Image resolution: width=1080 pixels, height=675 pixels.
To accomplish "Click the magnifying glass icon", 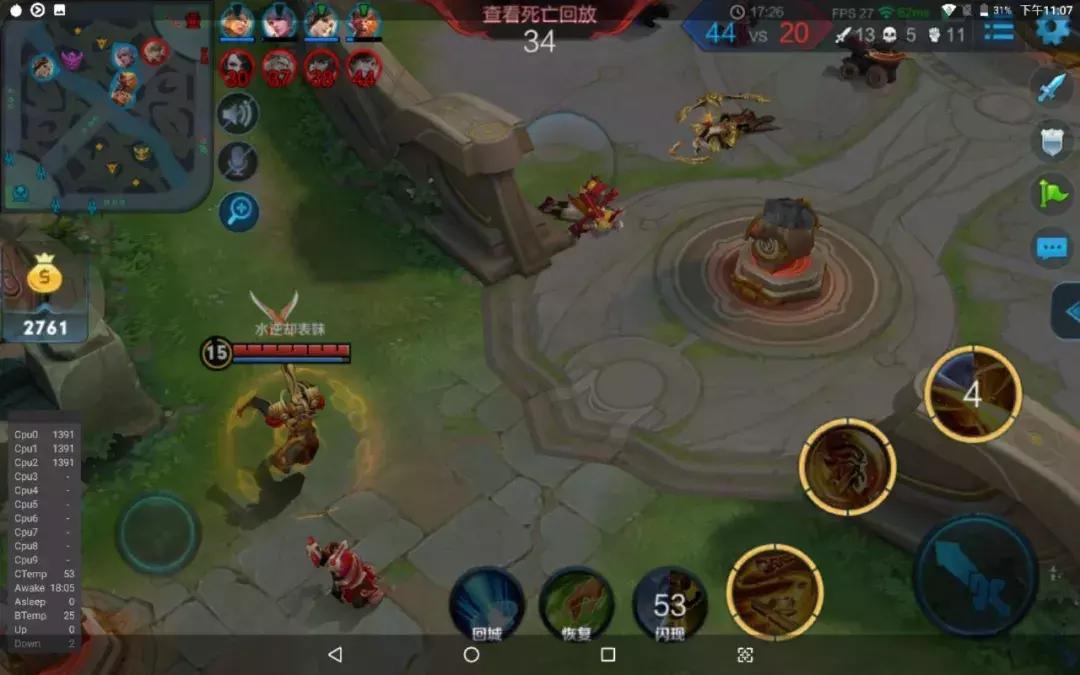I will (238, 211).
